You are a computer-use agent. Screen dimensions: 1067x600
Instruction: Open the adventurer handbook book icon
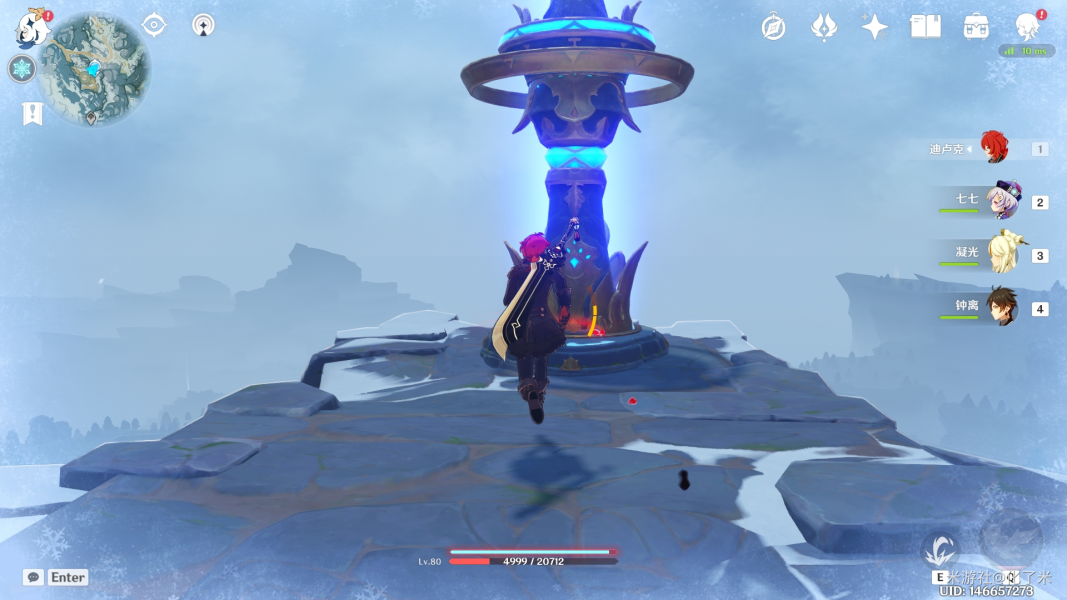[925, 27]
